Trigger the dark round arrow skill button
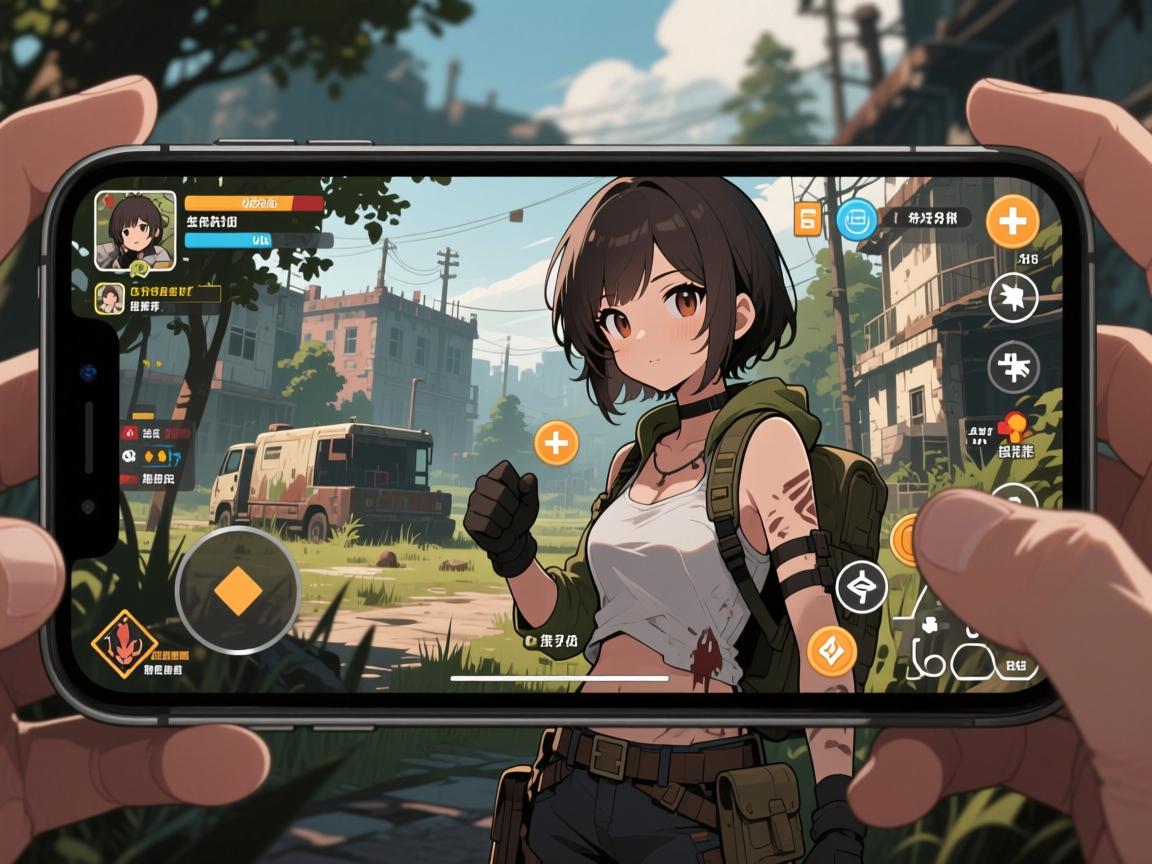This screenshot has width=1152, height=864. tap(860, 587)
